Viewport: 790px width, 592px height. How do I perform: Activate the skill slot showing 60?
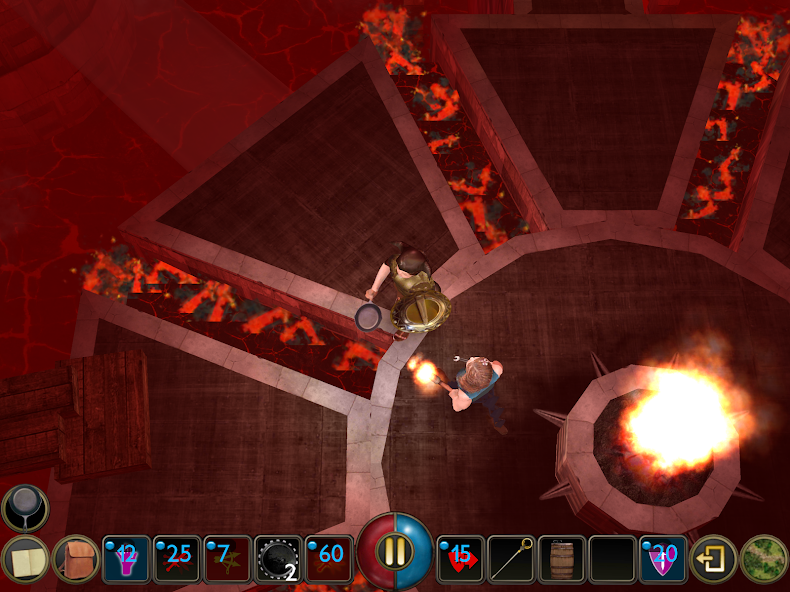[329, 559]
